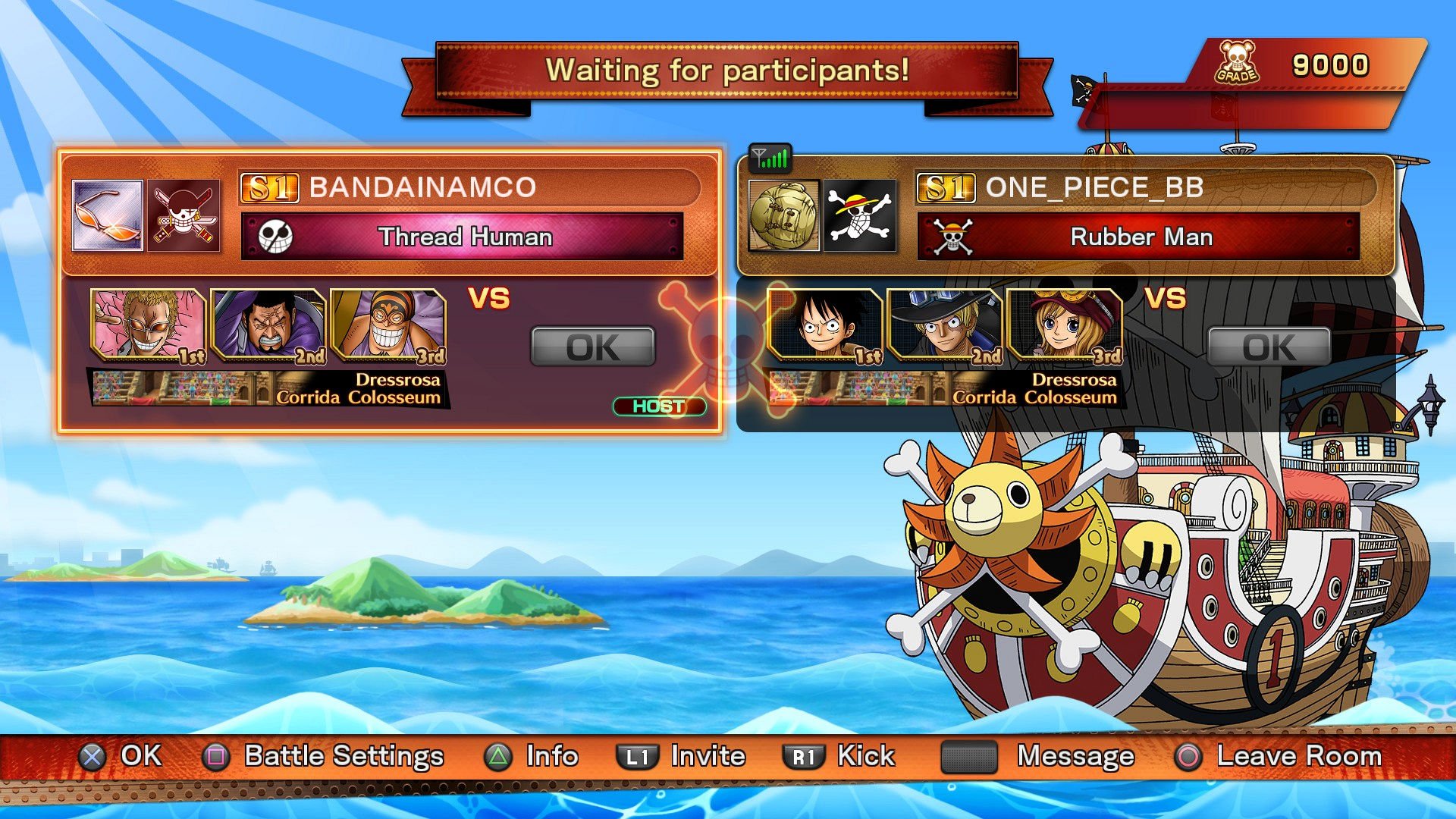Click BANDAINAMCO's OK ready button
The height and width of the screenshot is (819, 1456).
(592, 347)
